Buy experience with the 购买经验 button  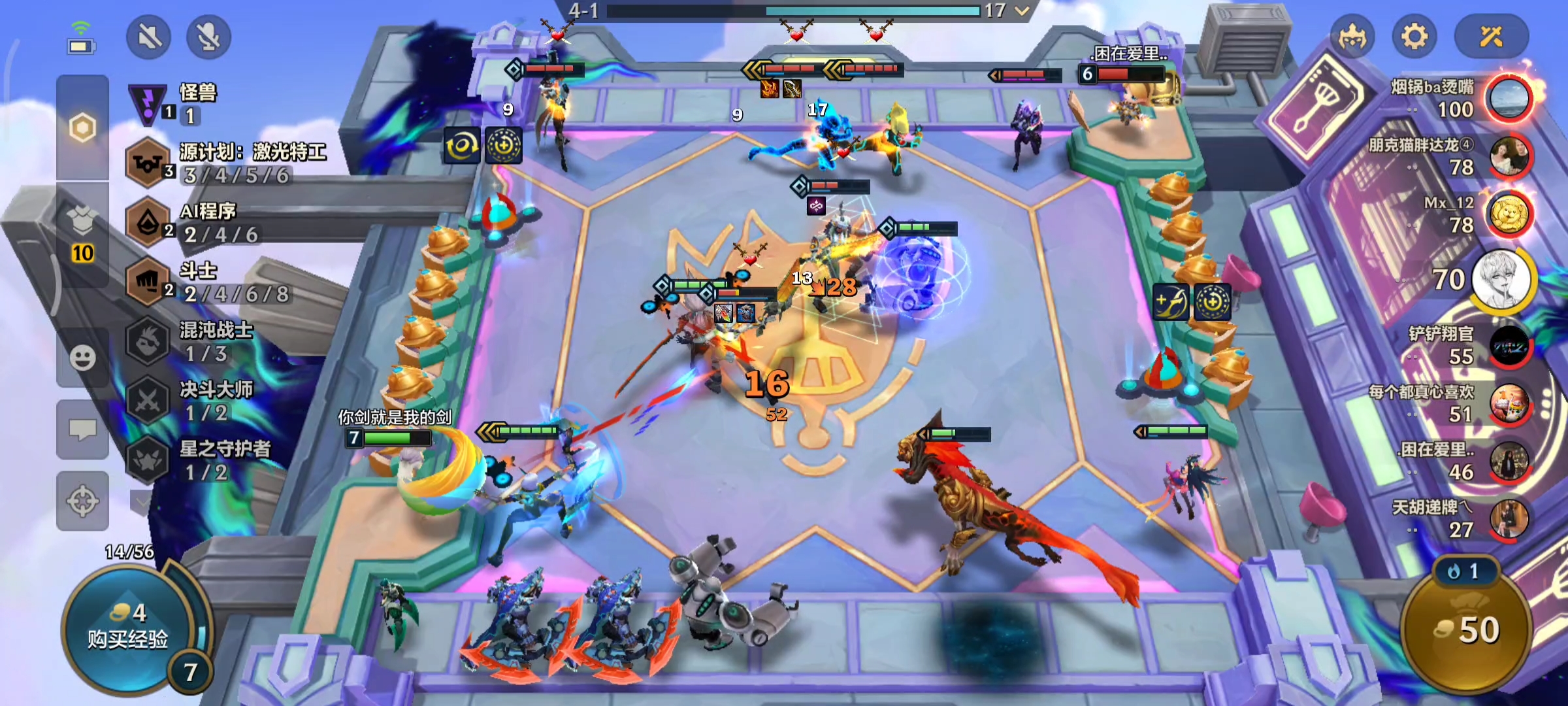pyautogui.click(x=128, y=628)
